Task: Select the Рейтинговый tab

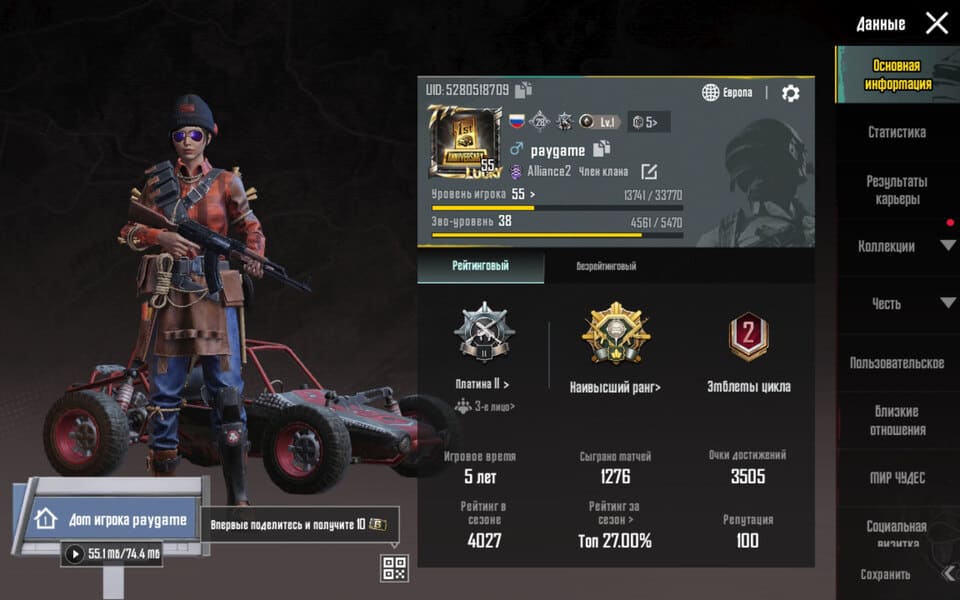Action: 481,267
